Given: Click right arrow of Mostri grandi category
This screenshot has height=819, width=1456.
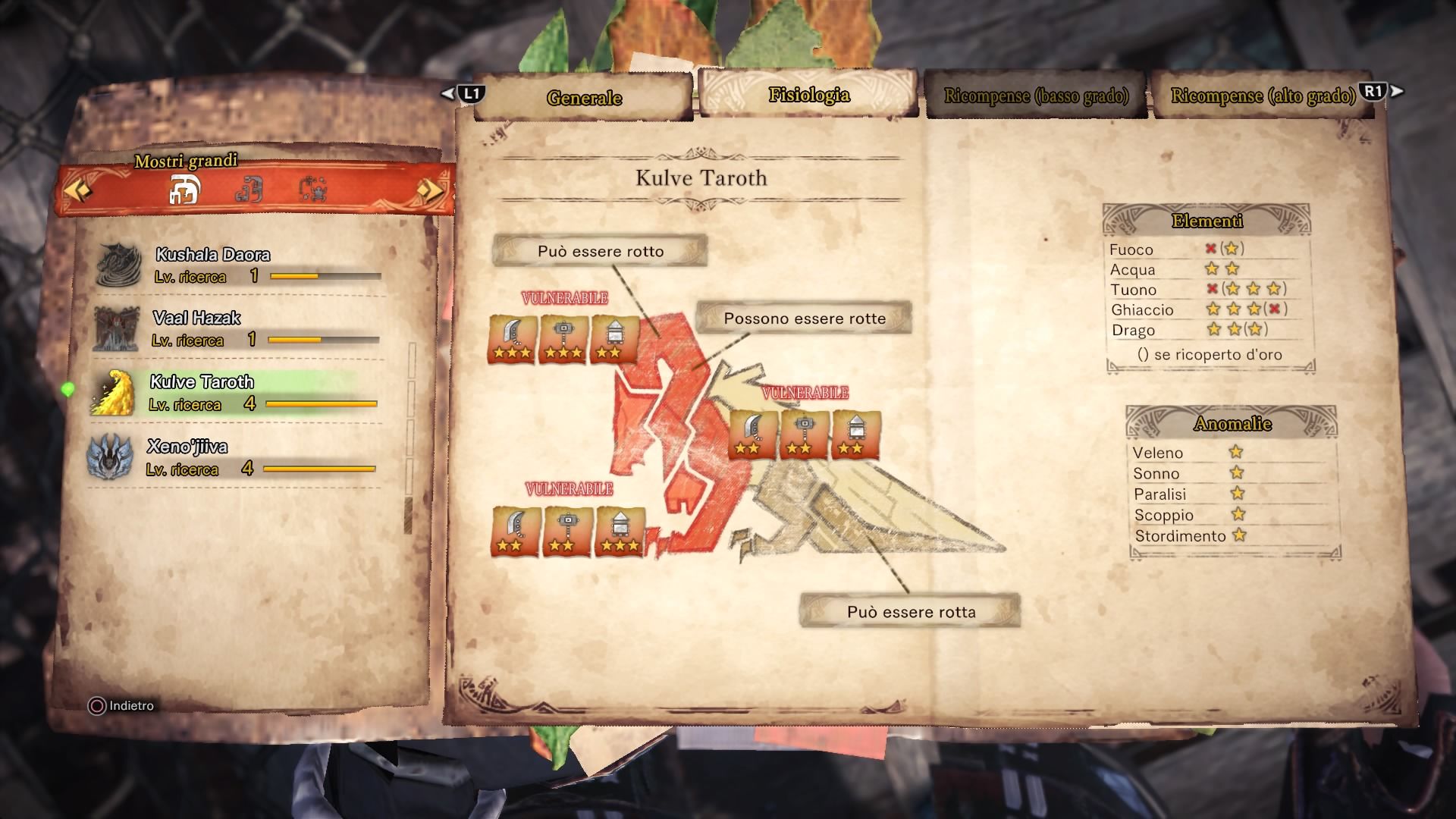Looking at the screenshot, I should [x=430, y=190].
